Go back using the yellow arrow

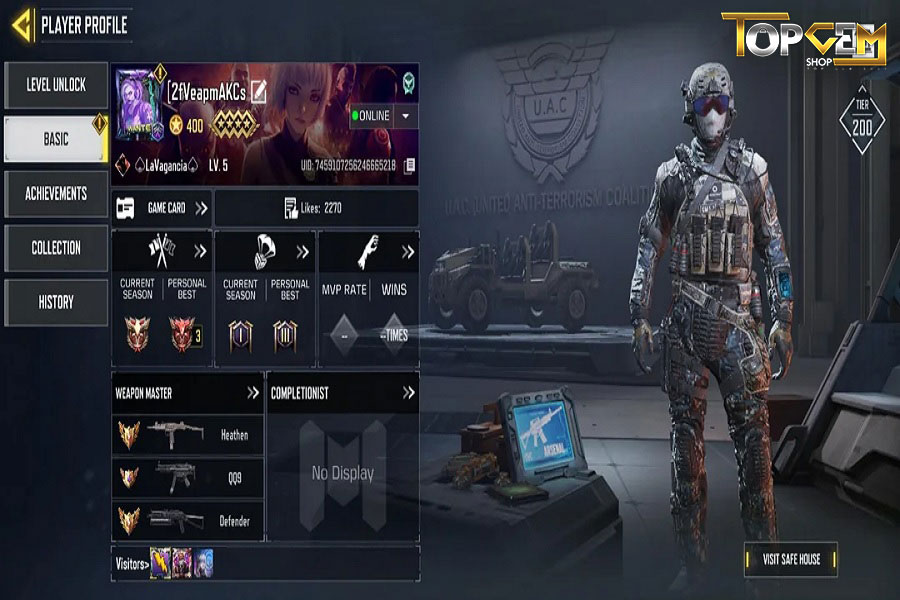coord(22,23)
